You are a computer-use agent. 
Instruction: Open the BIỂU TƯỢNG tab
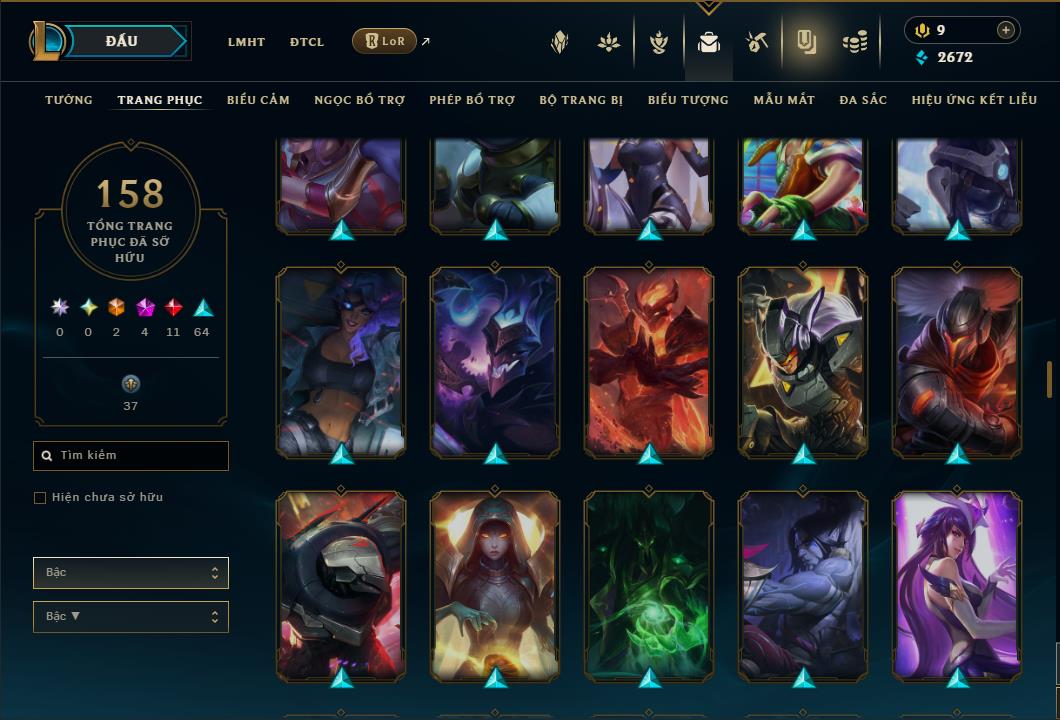(688, 100)
